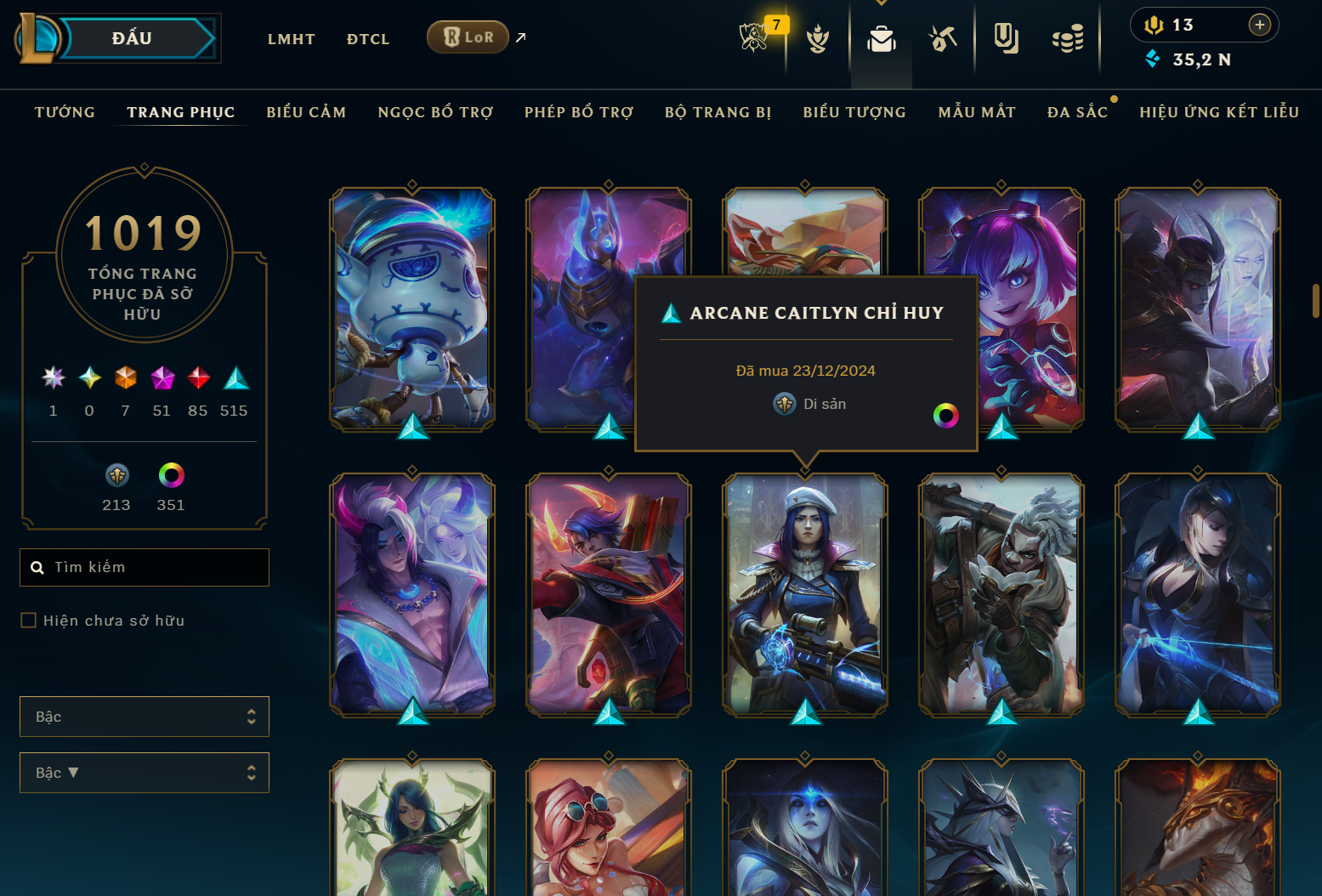
Task: Open the Loot page icon
Action: coord(944,38)
